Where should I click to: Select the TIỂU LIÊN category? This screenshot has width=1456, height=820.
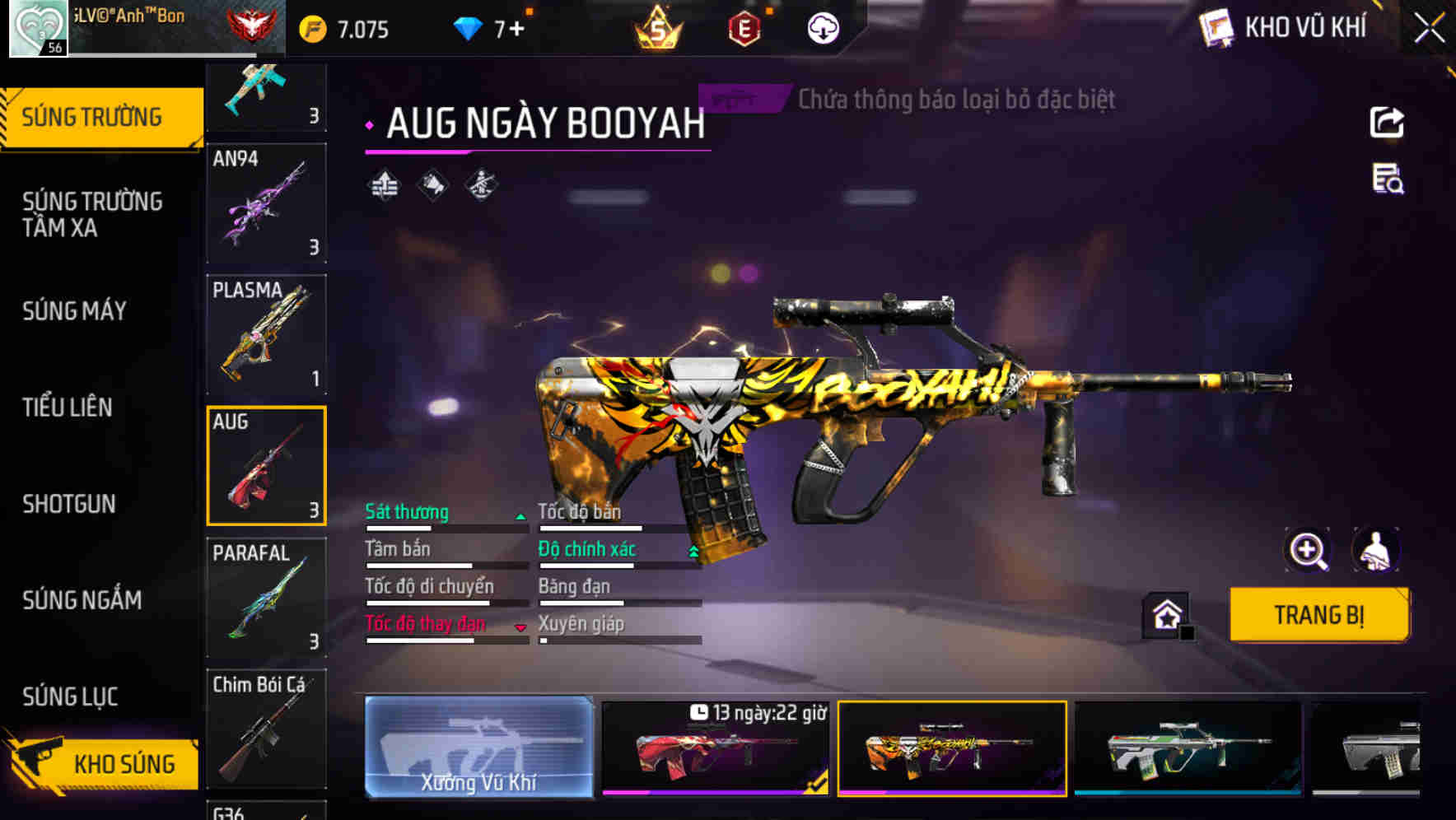pyautogui.click(x=68, y=407)
